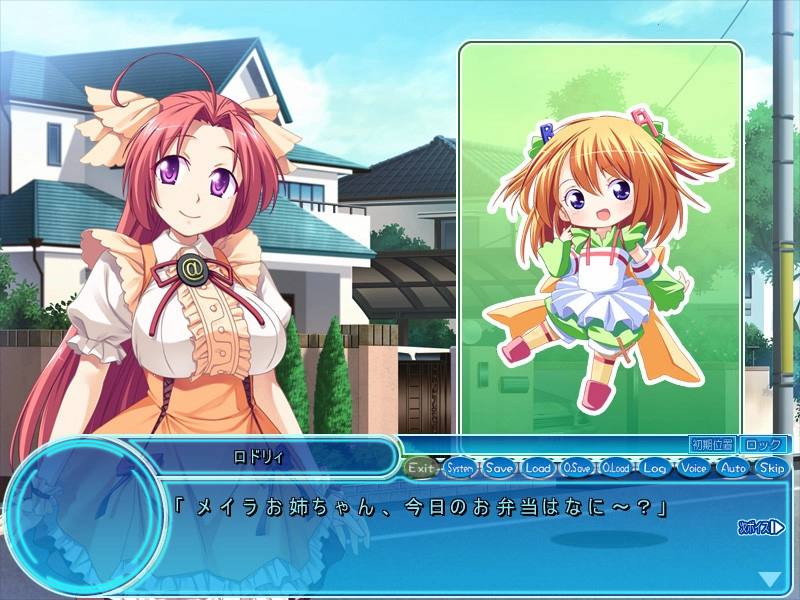
Task: Jump to next voice with 次ボイス
Action: click(761, 526)
